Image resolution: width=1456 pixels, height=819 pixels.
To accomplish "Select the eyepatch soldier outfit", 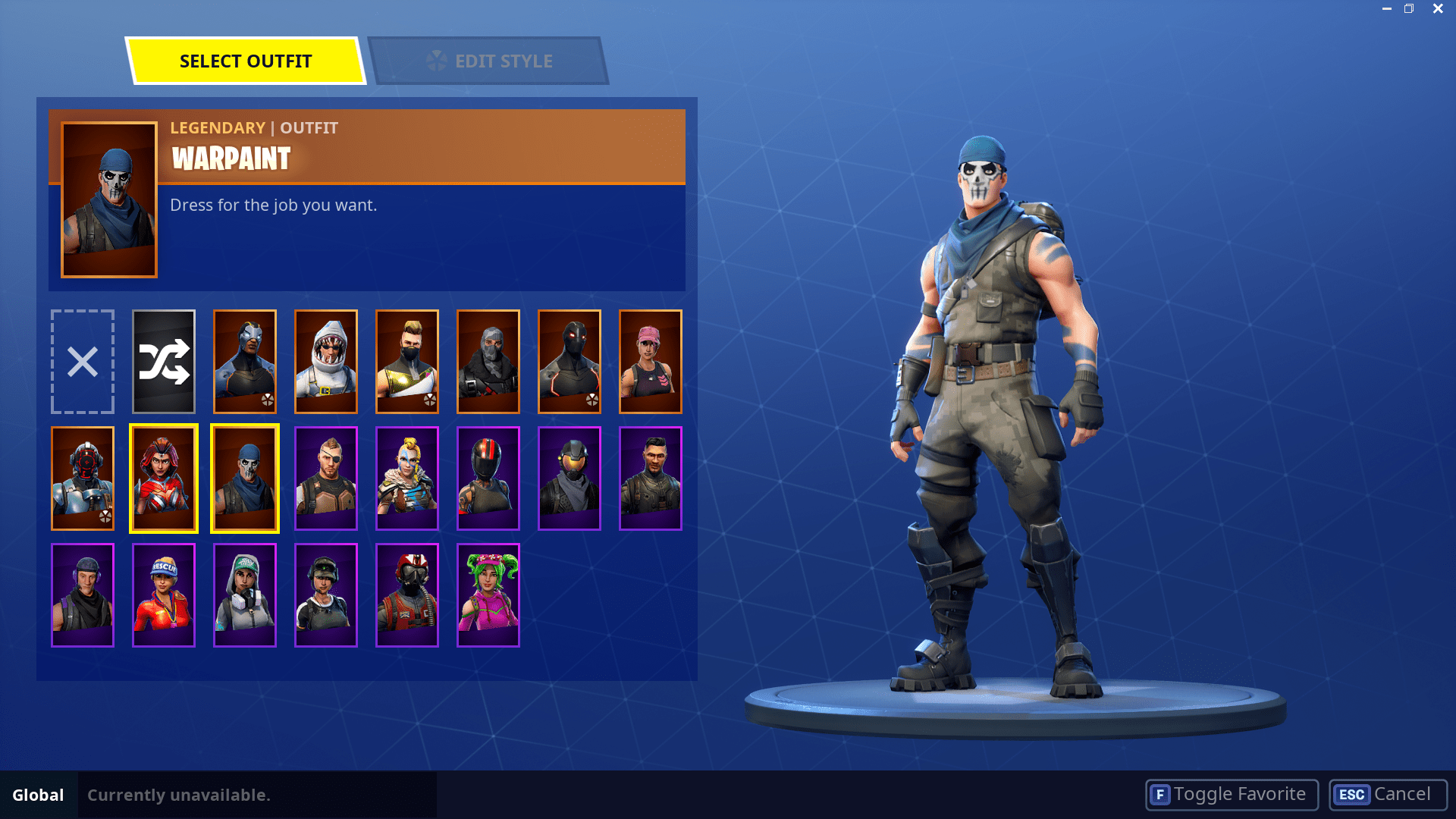I will (x=326, y=478).
